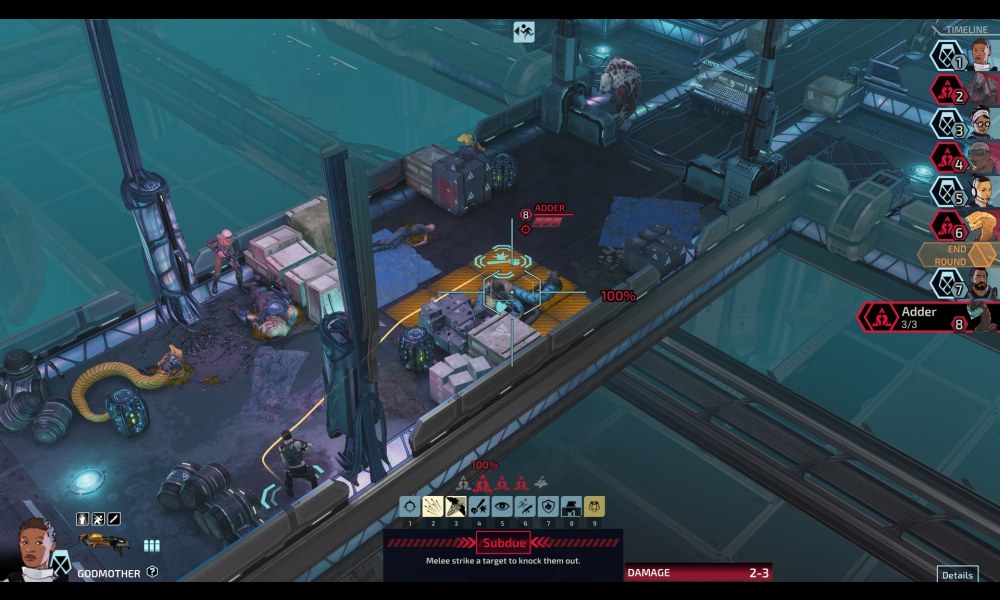Screen dimensions: 1000x600
Task: Choose the crosshair ability in slot 1
Action: pyautogui.click(x=409, y=507)
